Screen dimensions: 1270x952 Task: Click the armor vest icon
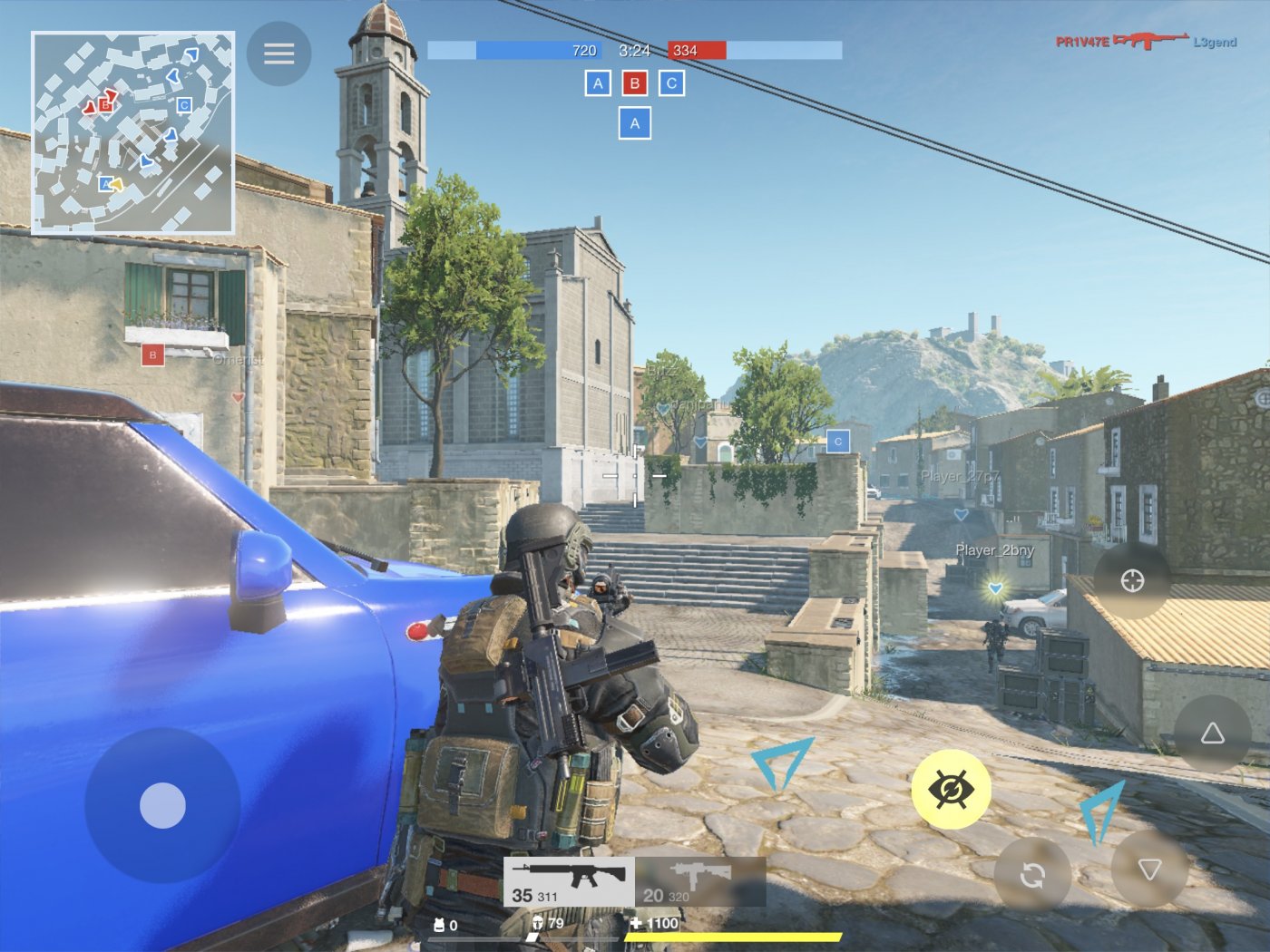tap(438, 926)
